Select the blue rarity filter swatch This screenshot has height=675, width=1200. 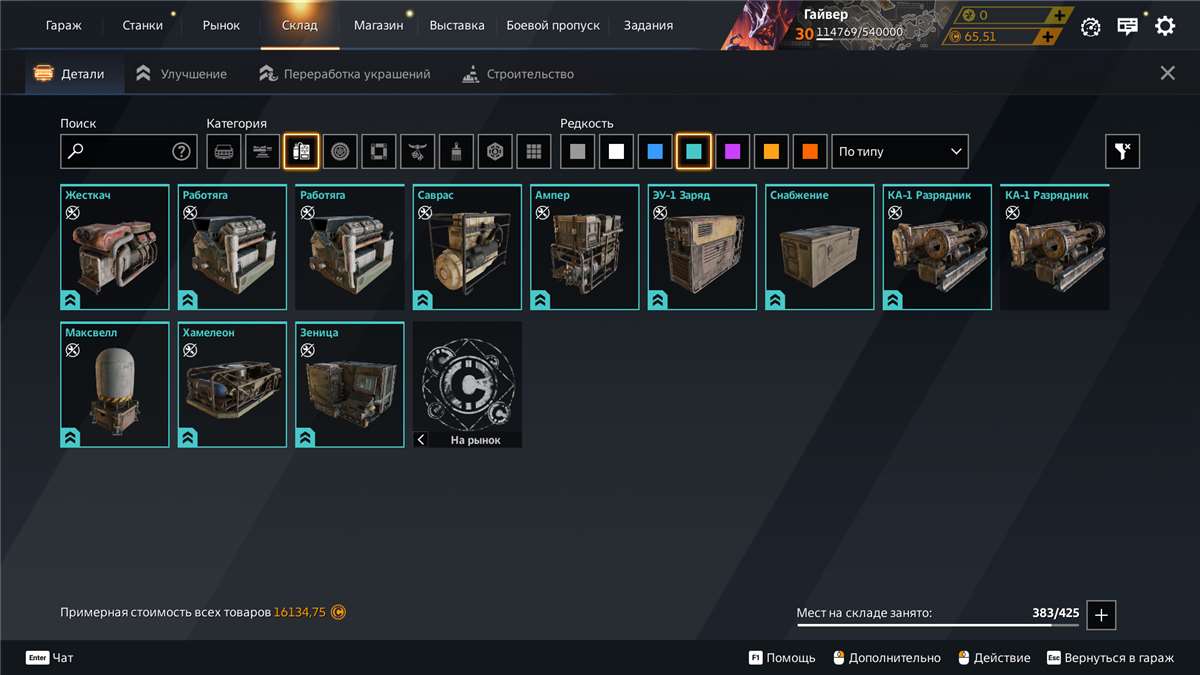coord(654,152)
